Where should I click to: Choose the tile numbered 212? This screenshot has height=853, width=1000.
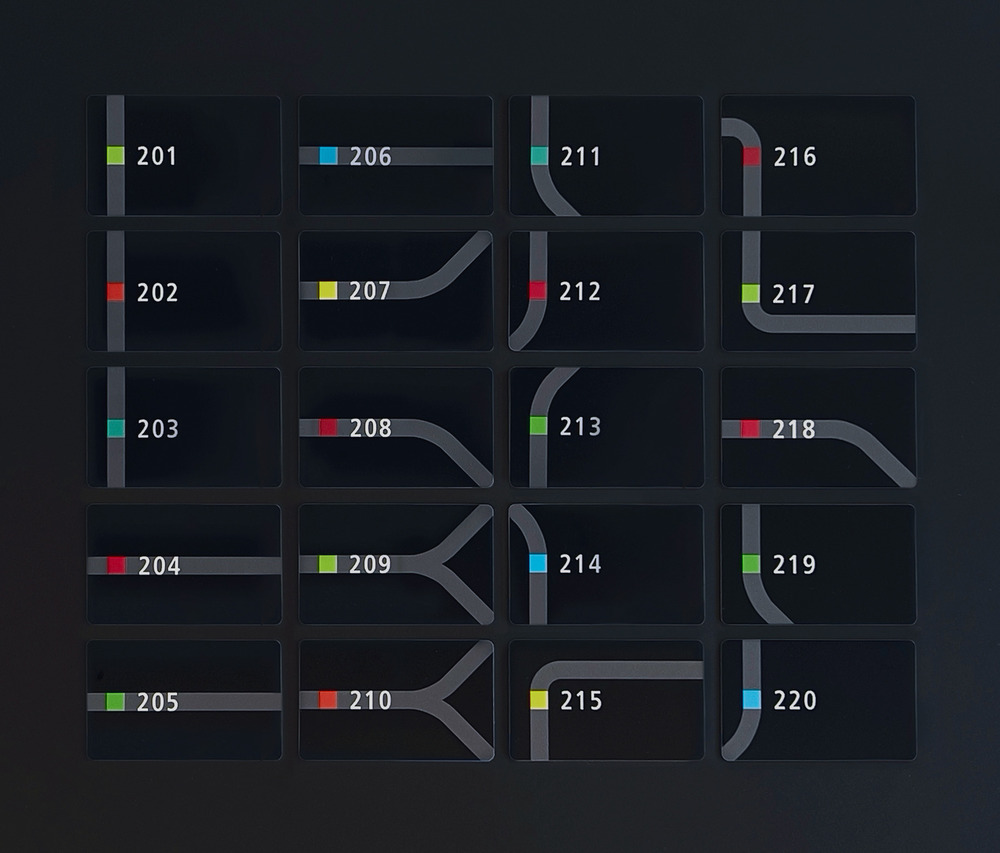click(x=607, y=291)
